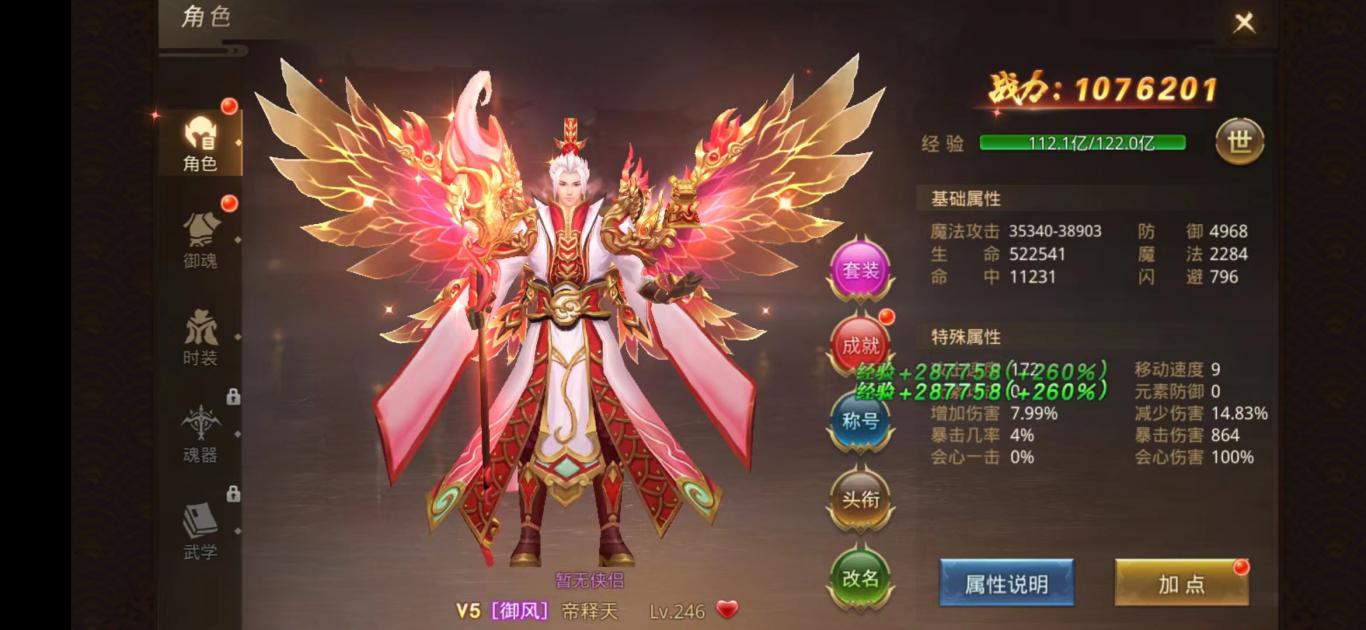Image resolution: width=1366 pixels, height=630 pixels.
Task: Tap the 改名 rename orb
Action: [860, 577]
